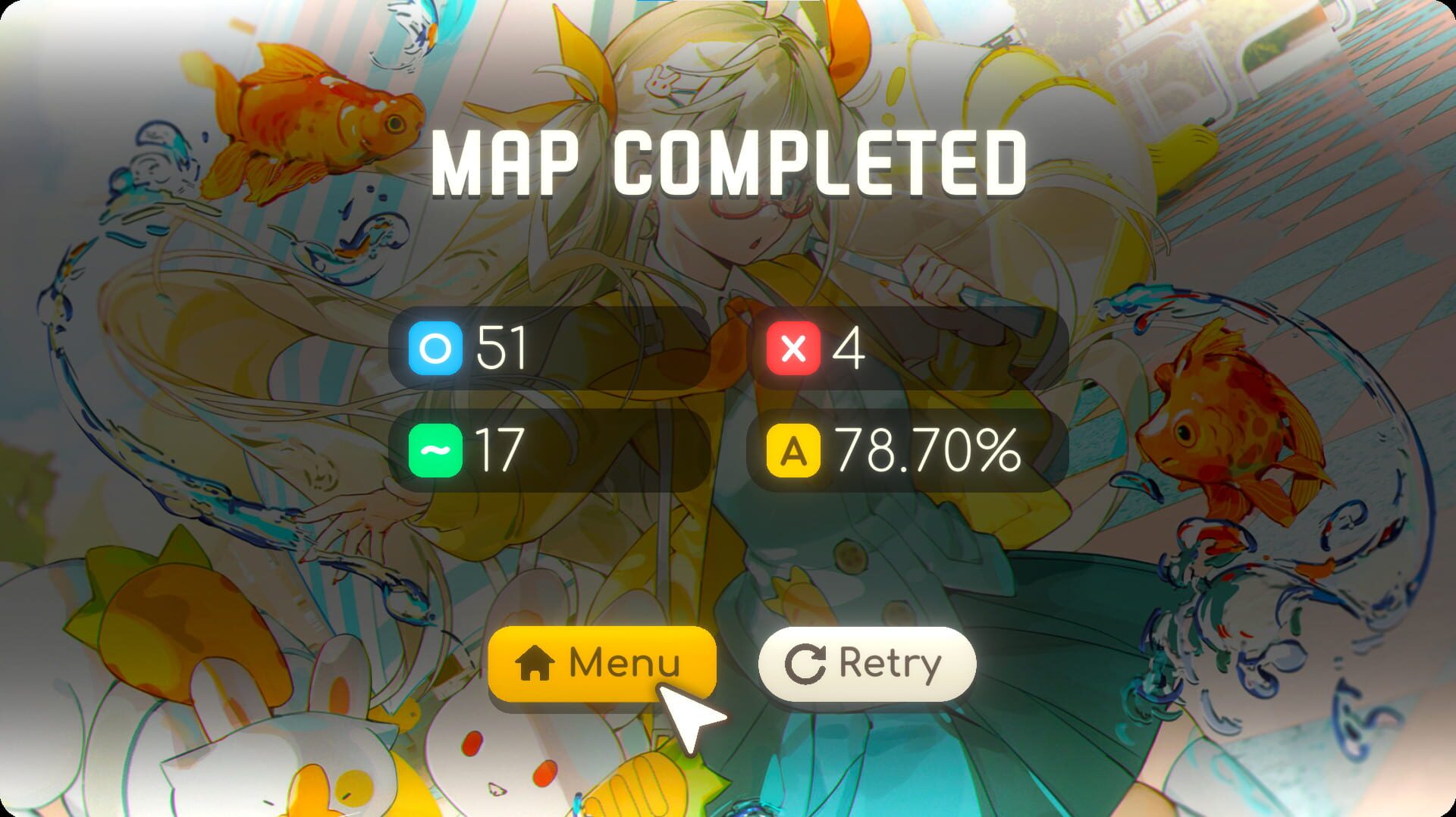
Task: Click the home icon inside the Menu button
Action: pyautogui.click(x=535, y=662)
